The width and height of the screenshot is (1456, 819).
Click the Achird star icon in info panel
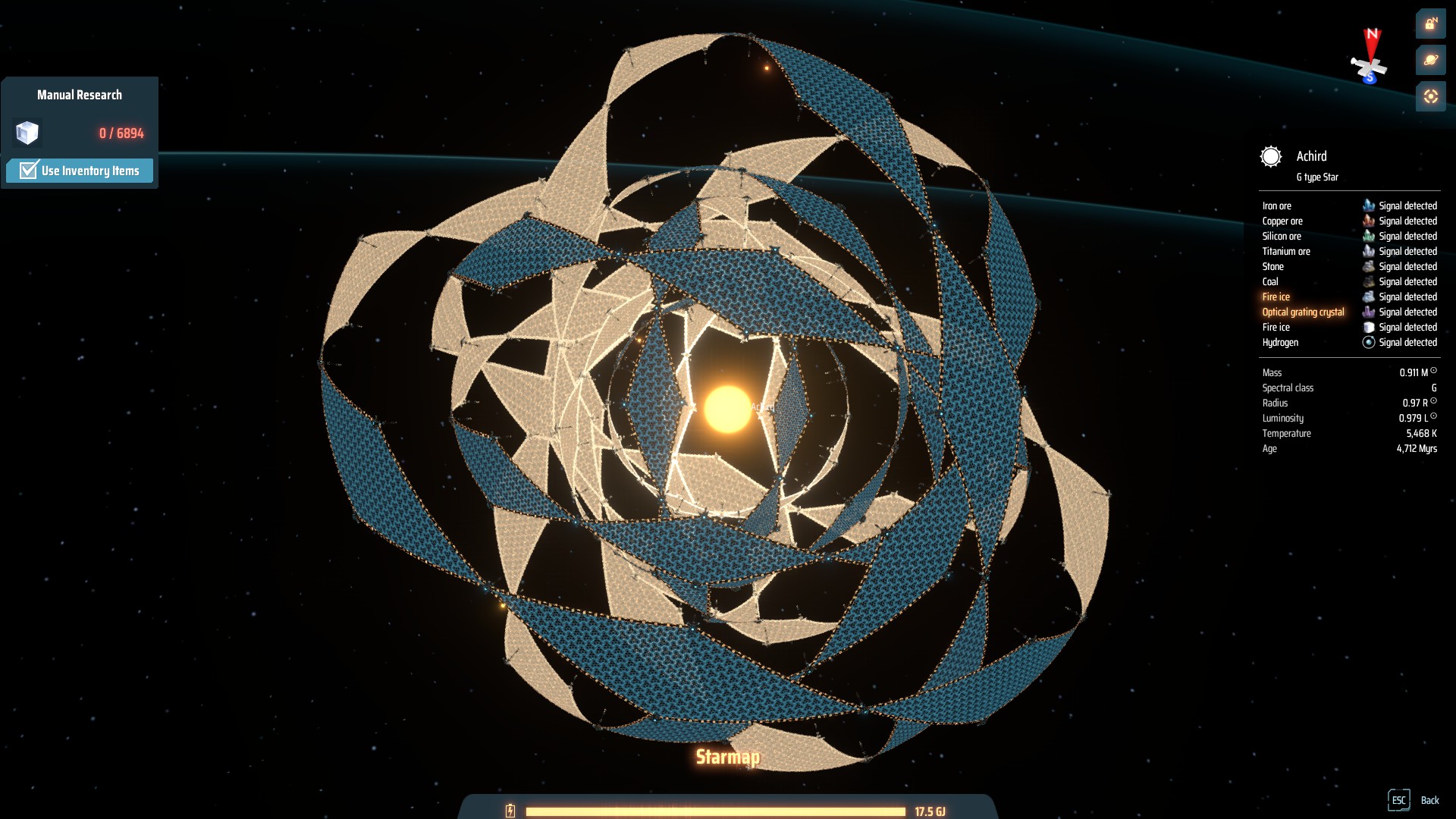pyautogui.click(x=1270, y=157)
